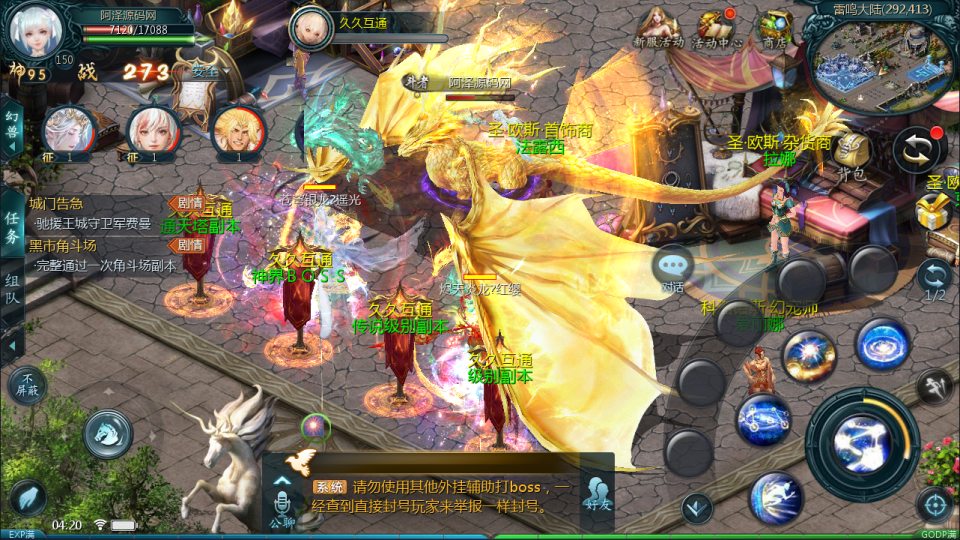The height and width of the screenshot is (540, 960).
Task: Open the 公聊 public chat microphone
Action: pos(281,503)
